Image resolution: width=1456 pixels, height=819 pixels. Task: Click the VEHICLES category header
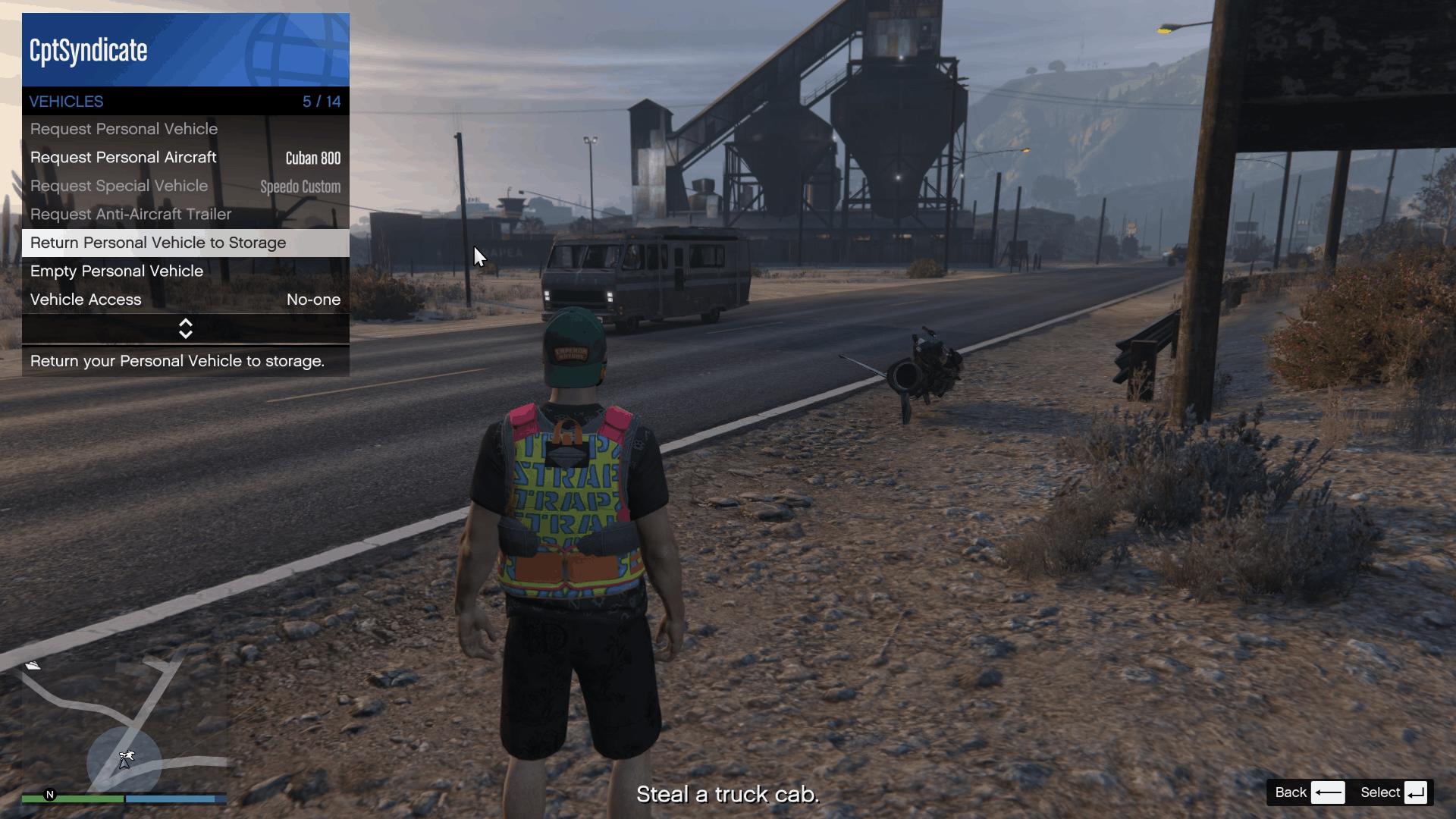point(66,101)
